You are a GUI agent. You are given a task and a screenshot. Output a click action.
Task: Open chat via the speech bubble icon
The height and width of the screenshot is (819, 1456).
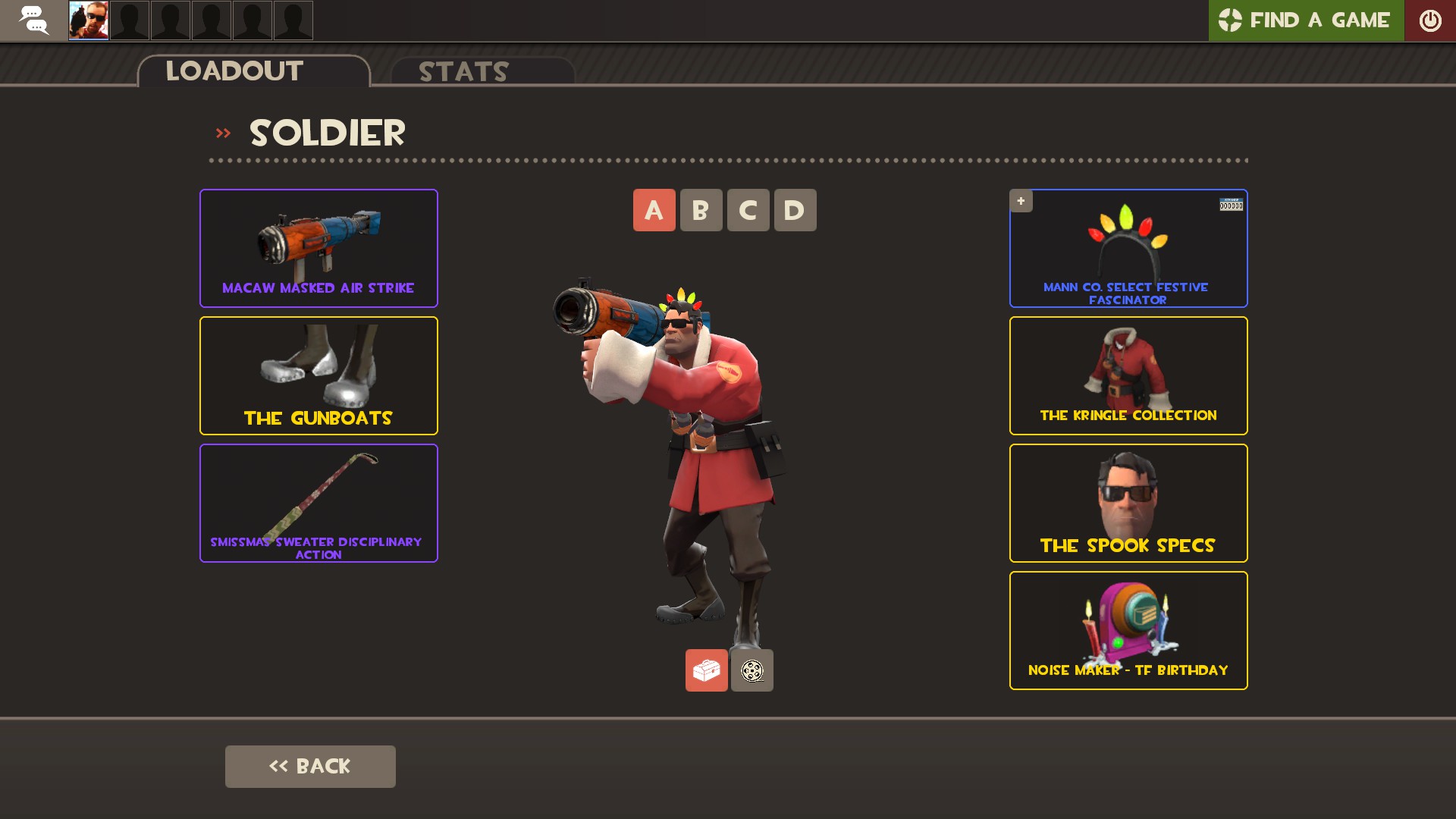tap(34, 20)
